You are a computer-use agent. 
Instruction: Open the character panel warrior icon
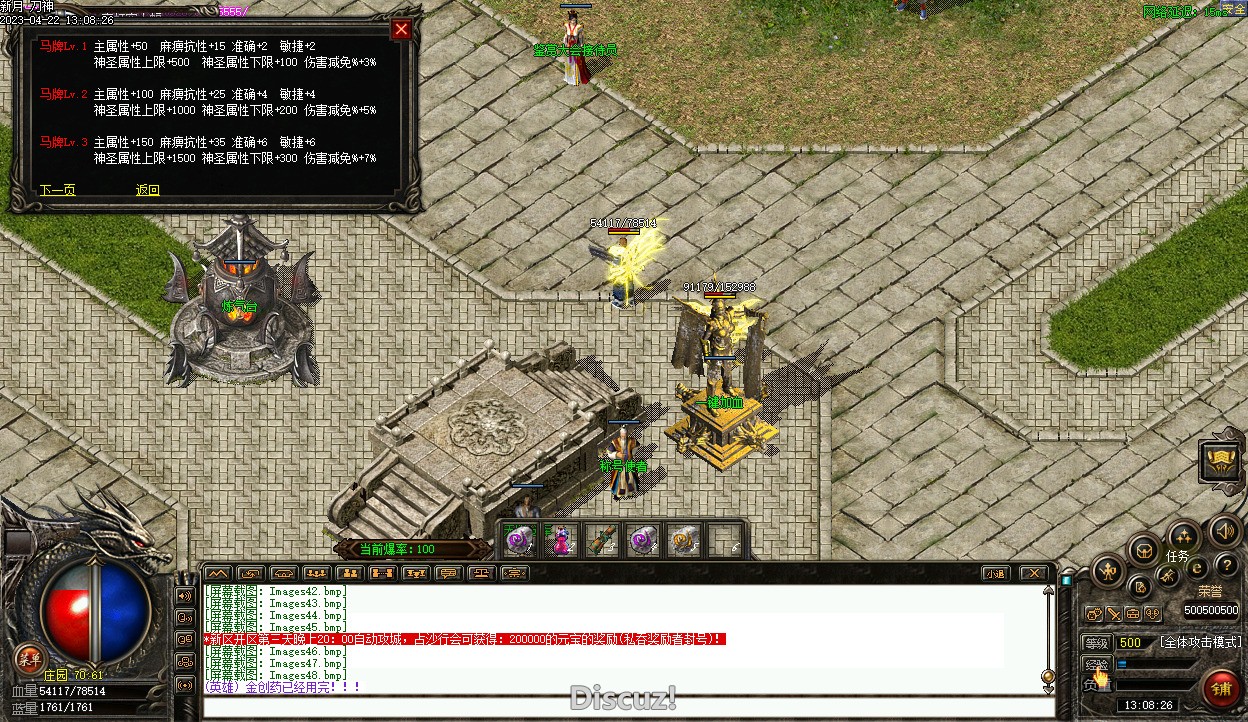tap(1108, 572)
